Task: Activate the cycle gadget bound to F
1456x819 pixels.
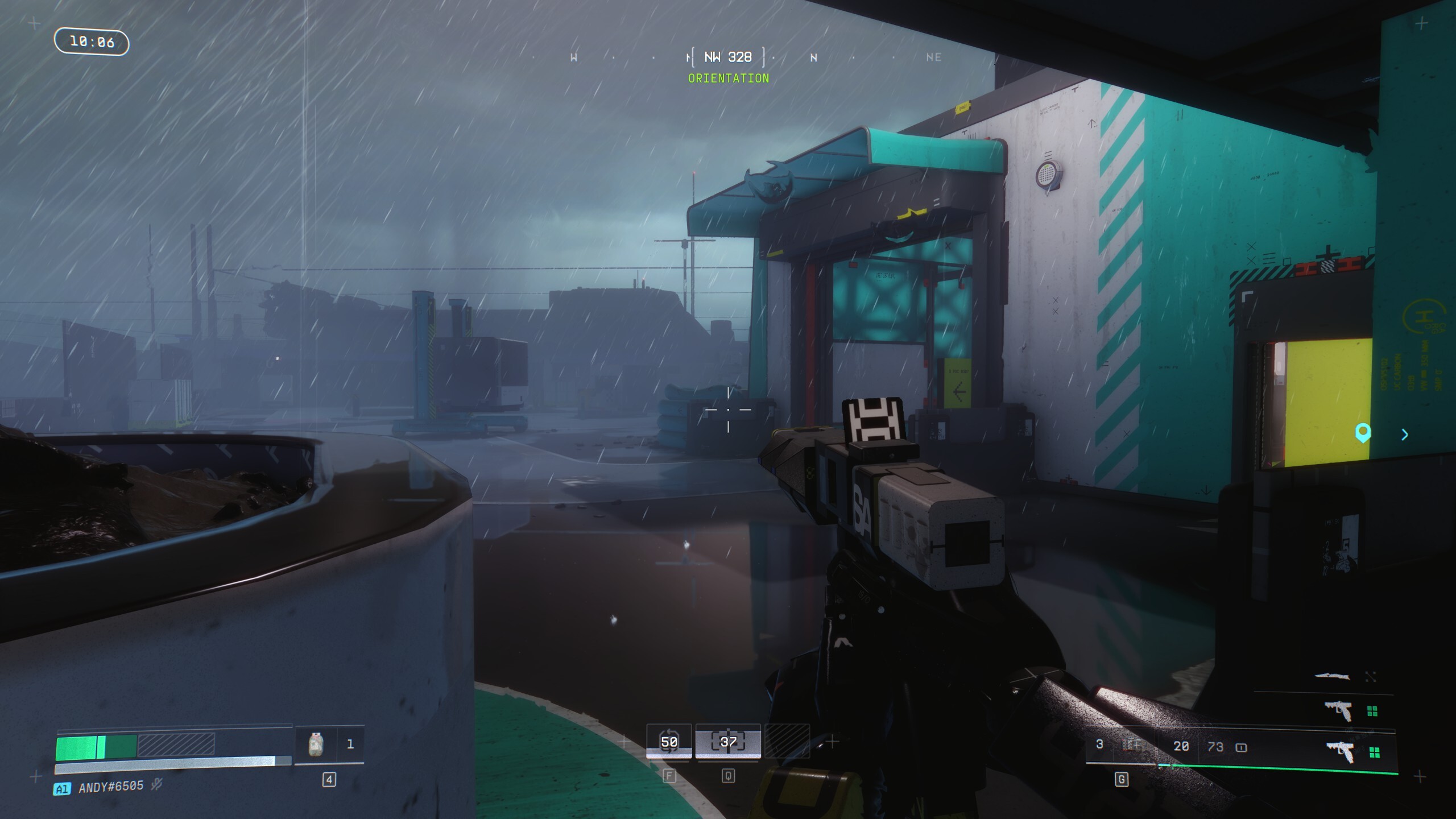Action: 669,742
